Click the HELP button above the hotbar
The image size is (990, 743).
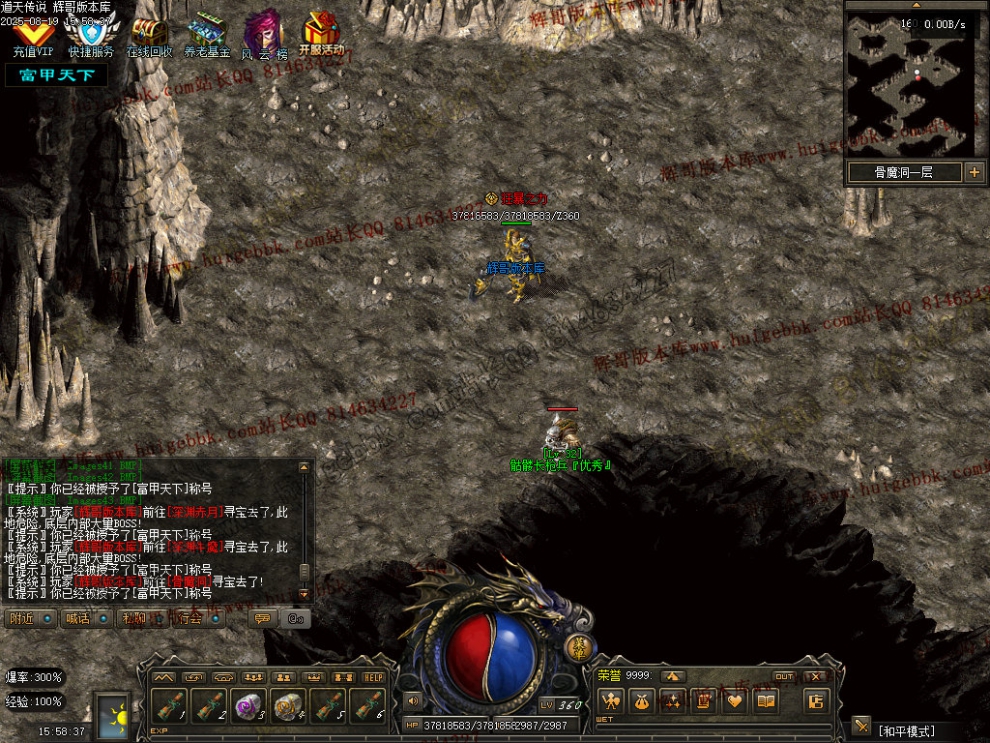pyautogui.click(x=373, y=677)
